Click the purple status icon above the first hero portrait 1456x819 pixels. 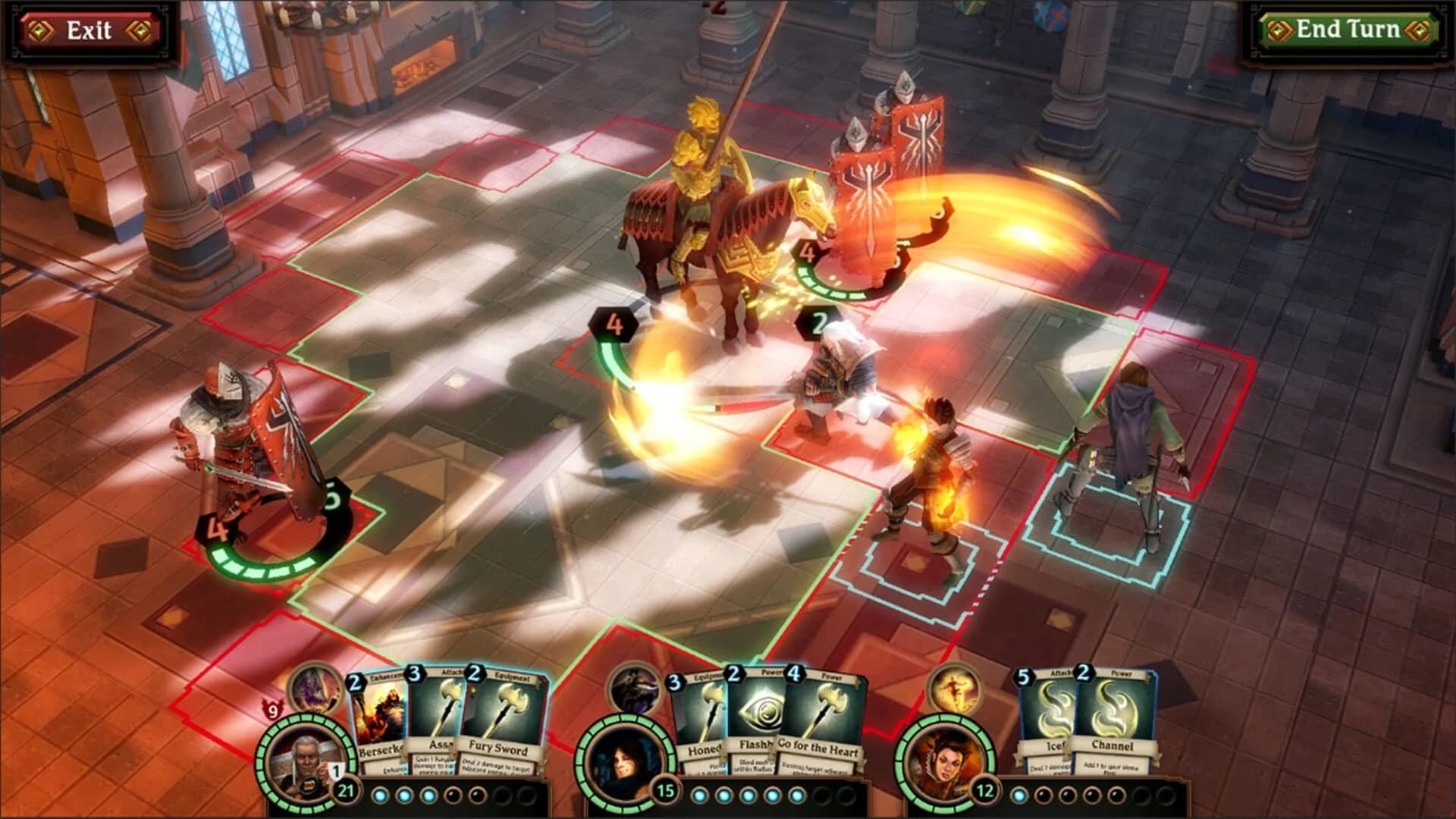pyautogui.click(x=315, y=692)
